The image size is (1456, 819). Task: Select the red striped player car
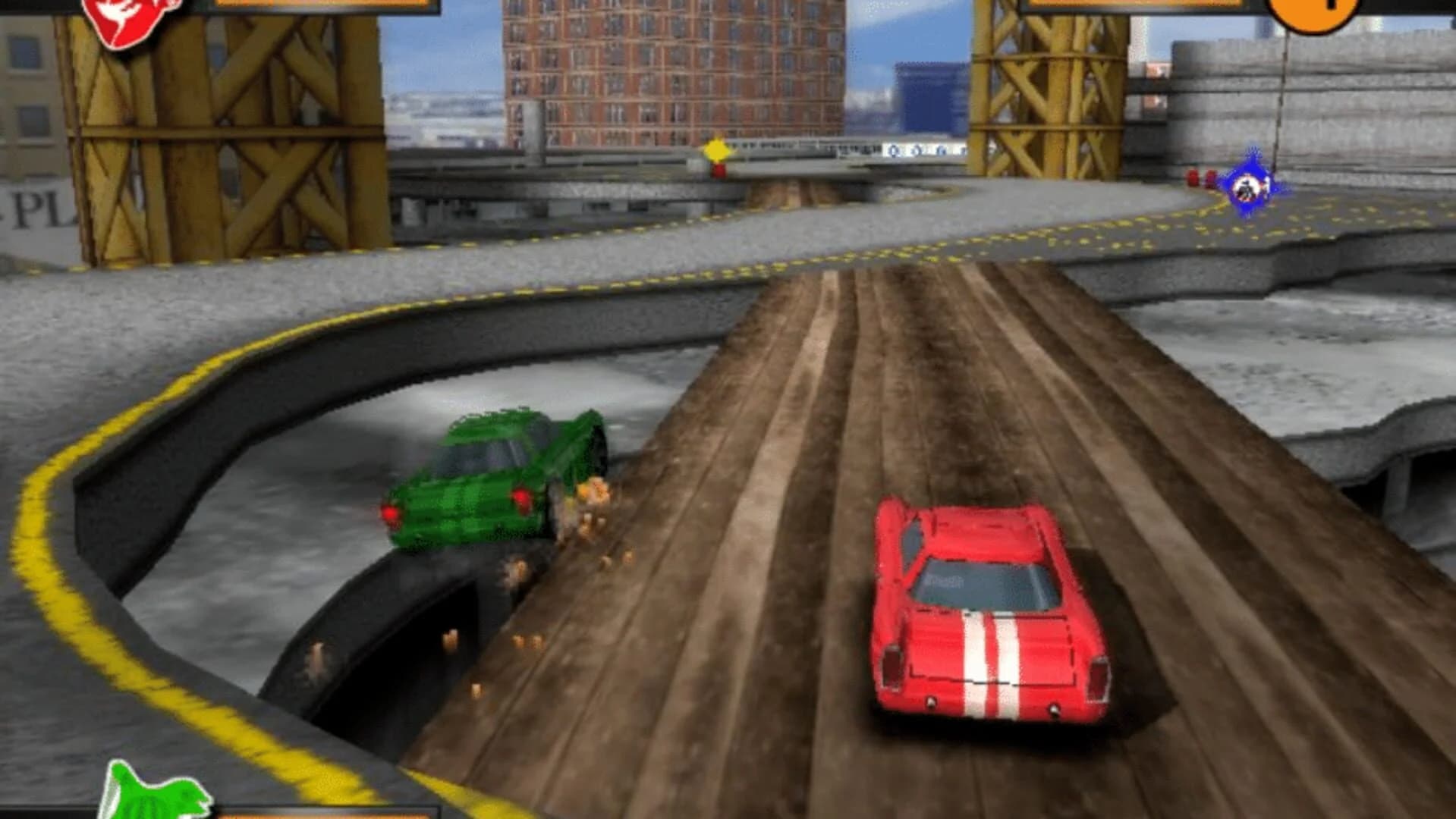click(986, 607)
